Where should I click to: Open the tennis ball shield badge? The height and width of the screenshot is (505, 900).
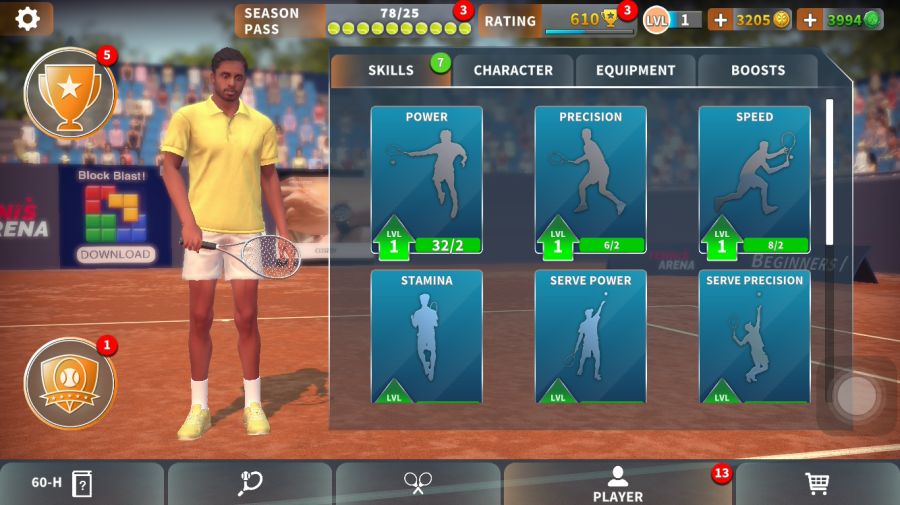coord(69,383)
